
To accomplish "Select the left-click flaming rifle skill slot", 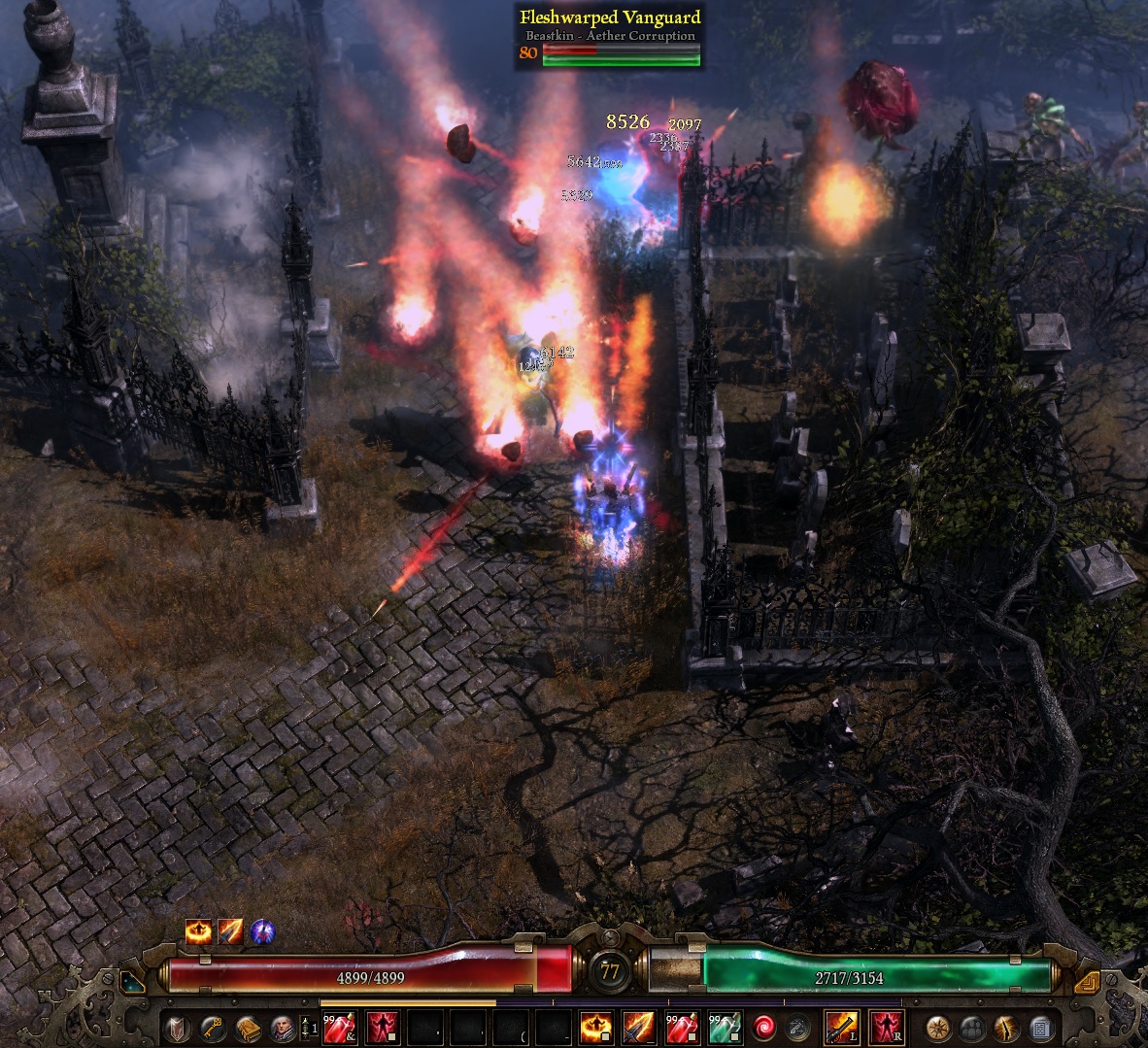I will pos(841,1027).
